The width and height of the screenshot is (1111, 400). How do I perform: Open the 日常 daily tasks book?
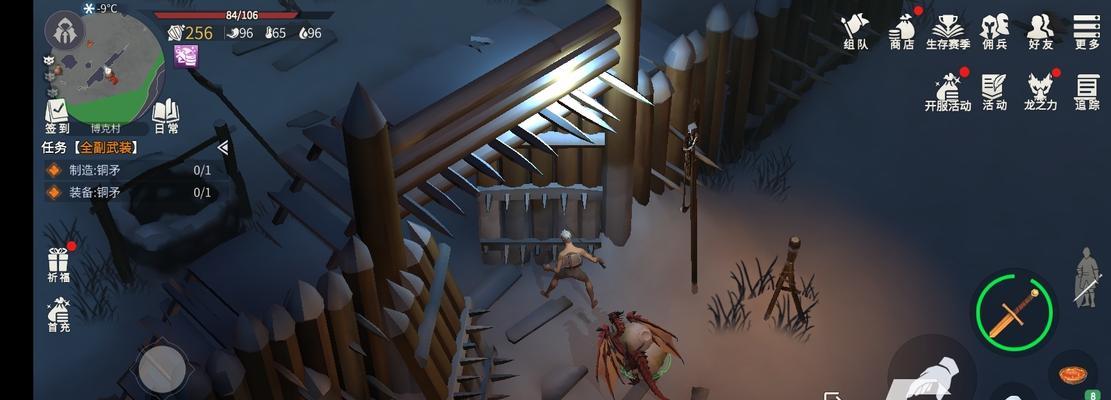166,114
